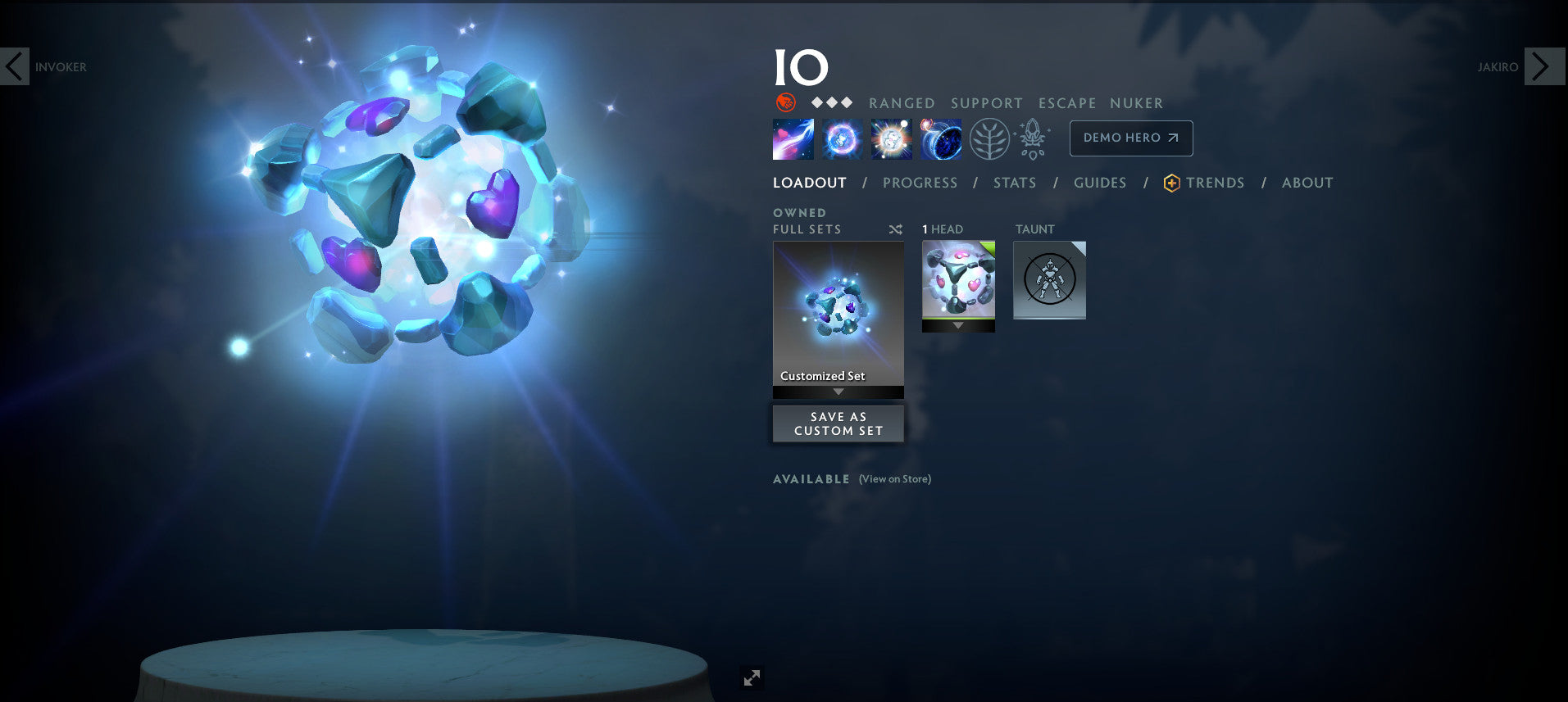Open the STATS tab
This screenshot has width=1568, height=702.
(1014, 183)
